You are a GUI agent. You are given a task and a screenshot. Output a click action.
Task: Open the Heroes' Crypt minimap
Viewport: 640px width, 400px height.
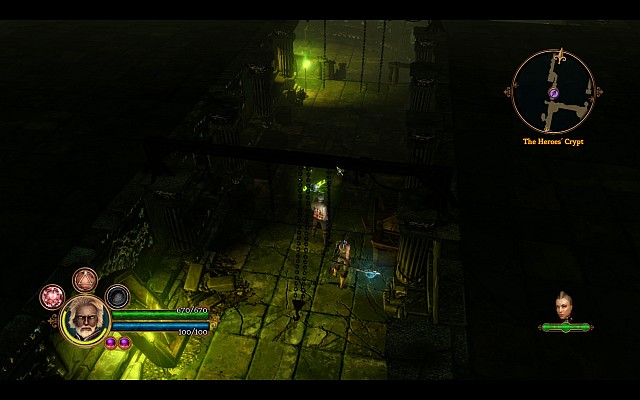click(553, 92)
